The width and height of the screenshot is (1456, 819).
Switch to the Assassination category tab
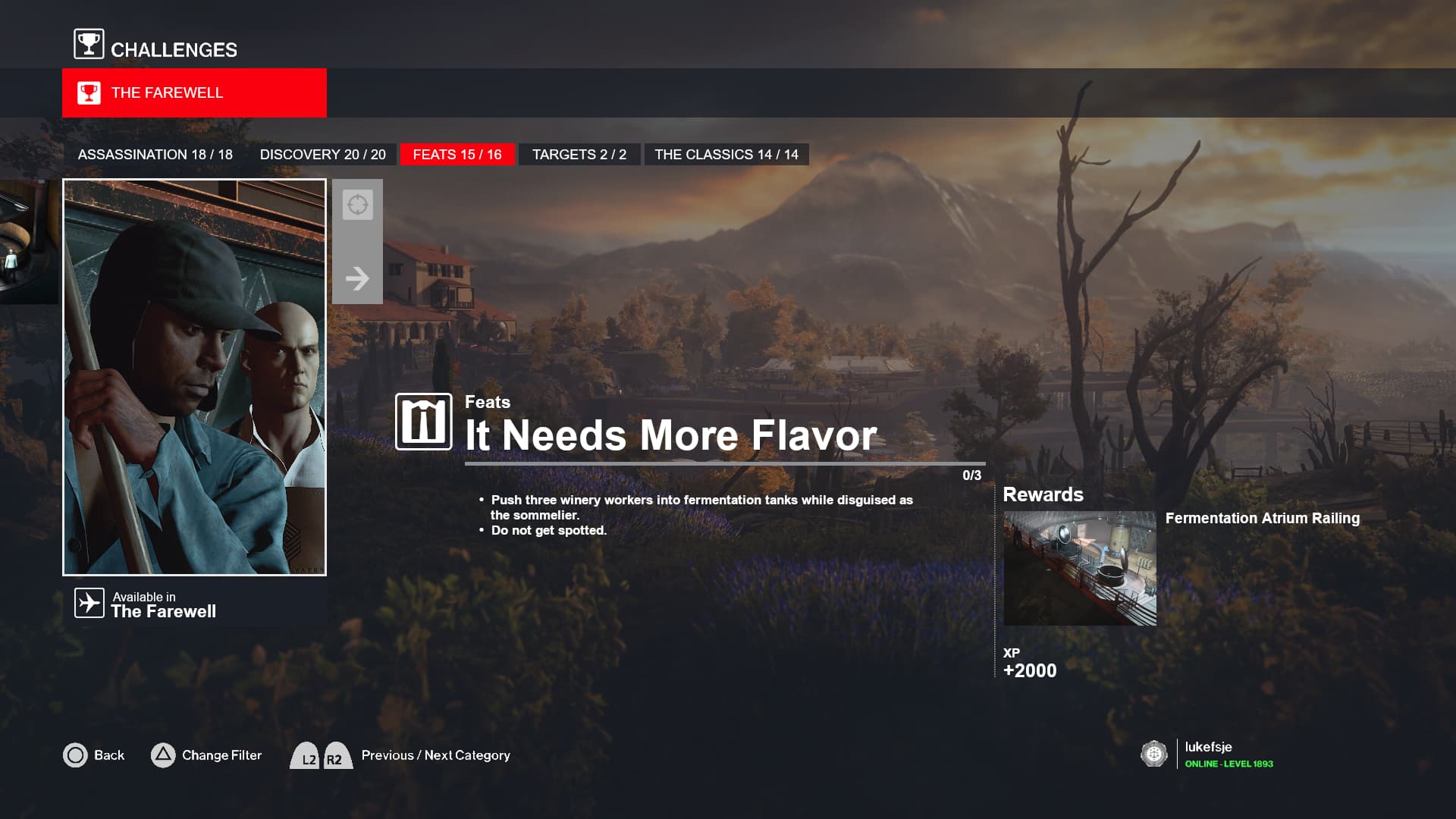coord(155,155)
